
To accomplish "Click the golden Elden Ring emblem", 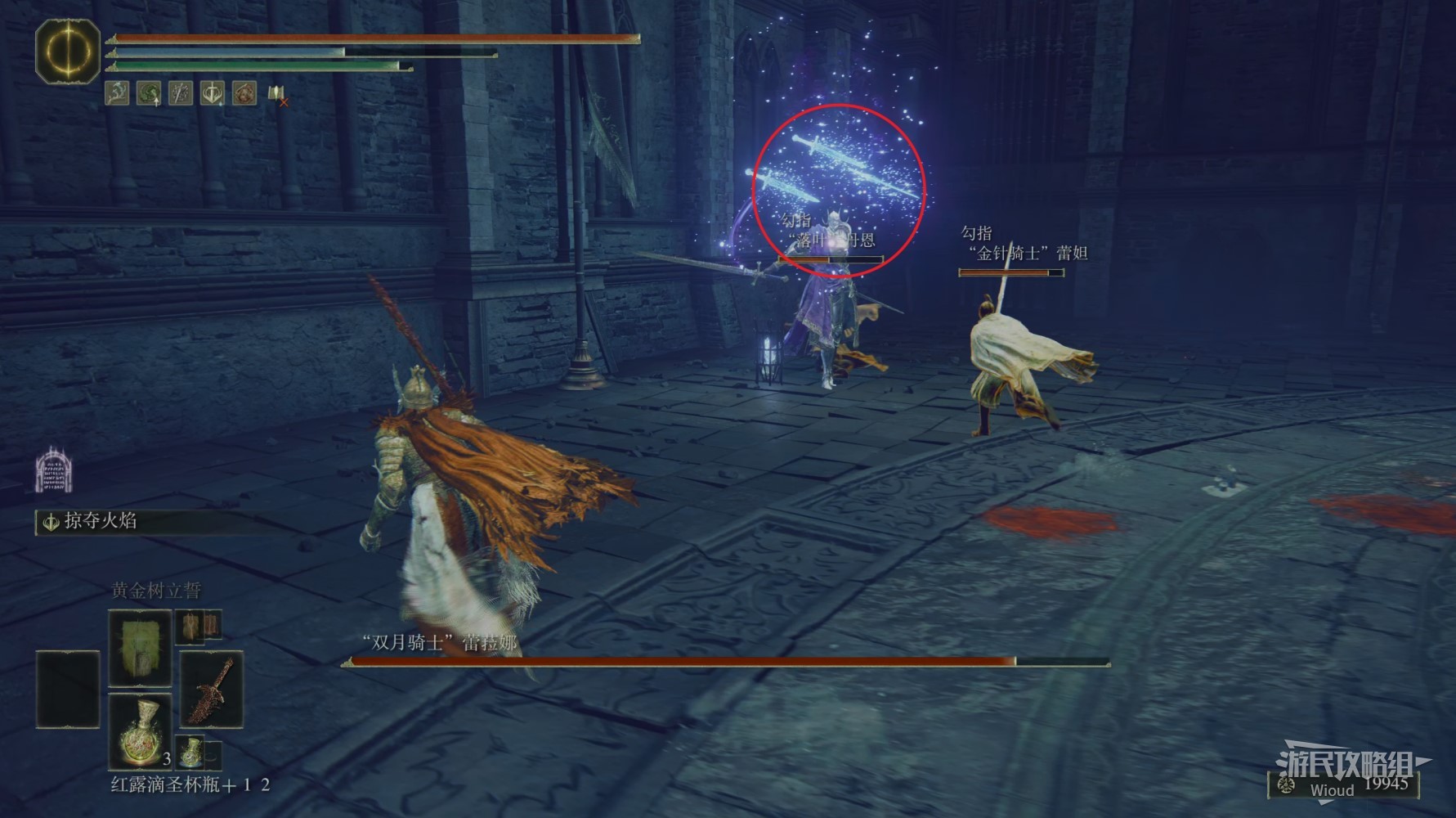I will (68, 51).
